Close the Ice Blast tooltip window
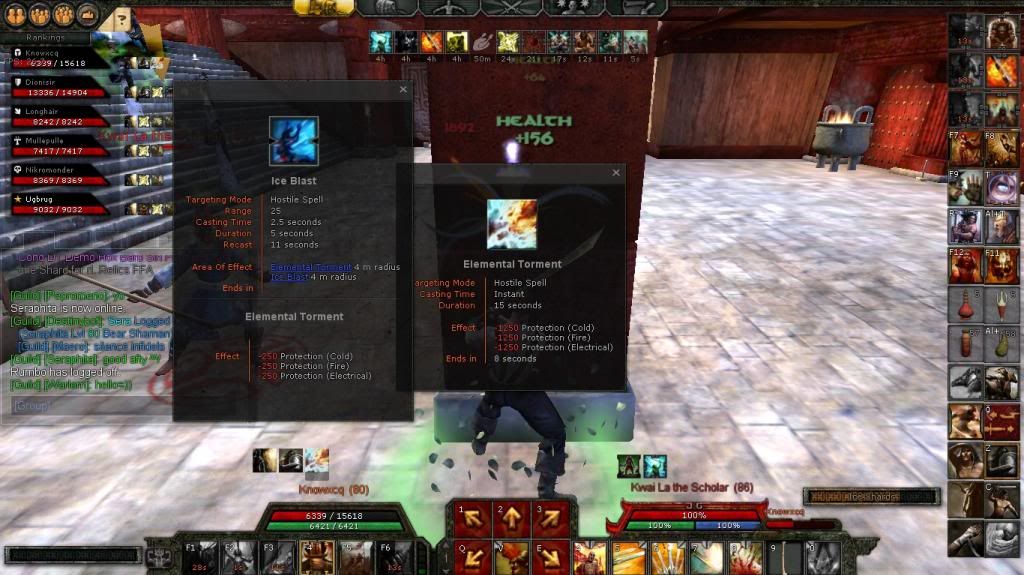1024x575 pixels. (x=403, y=89)
